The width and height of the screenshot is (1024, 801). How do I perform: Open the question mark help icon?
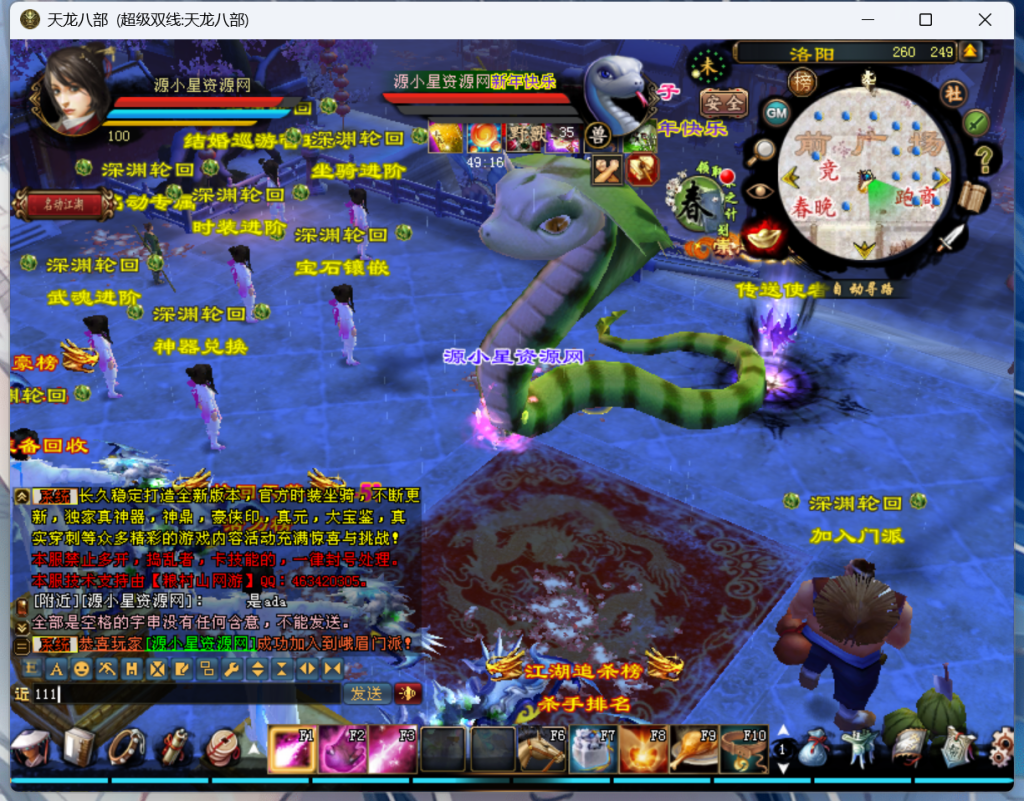[x=984, y=158]
